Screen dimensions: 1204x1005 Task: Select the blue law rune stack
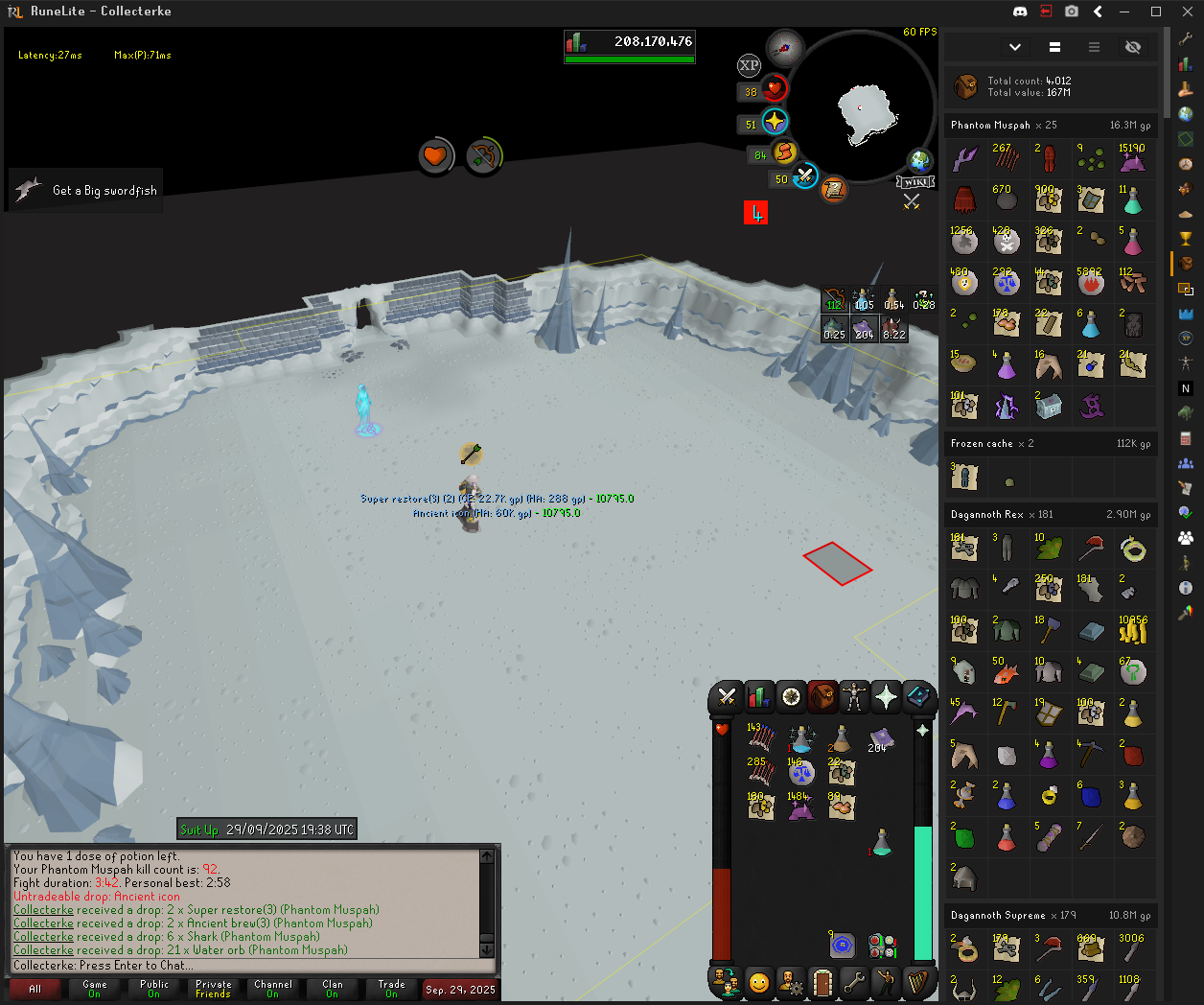[801, 773]
